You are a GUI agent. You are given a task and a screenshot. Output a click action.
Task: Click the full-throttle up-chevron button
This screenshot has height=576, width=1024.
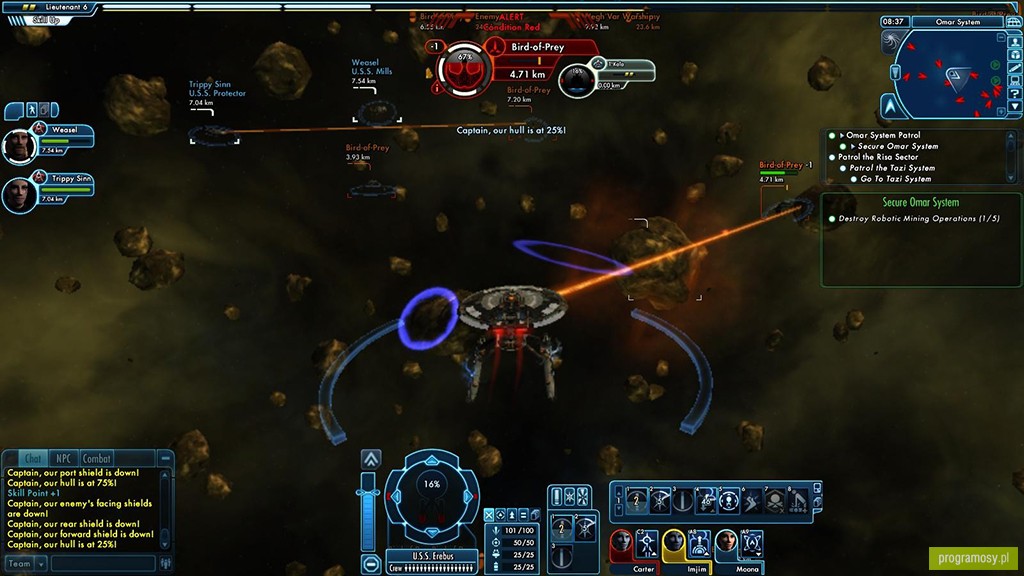click(371, 459)
